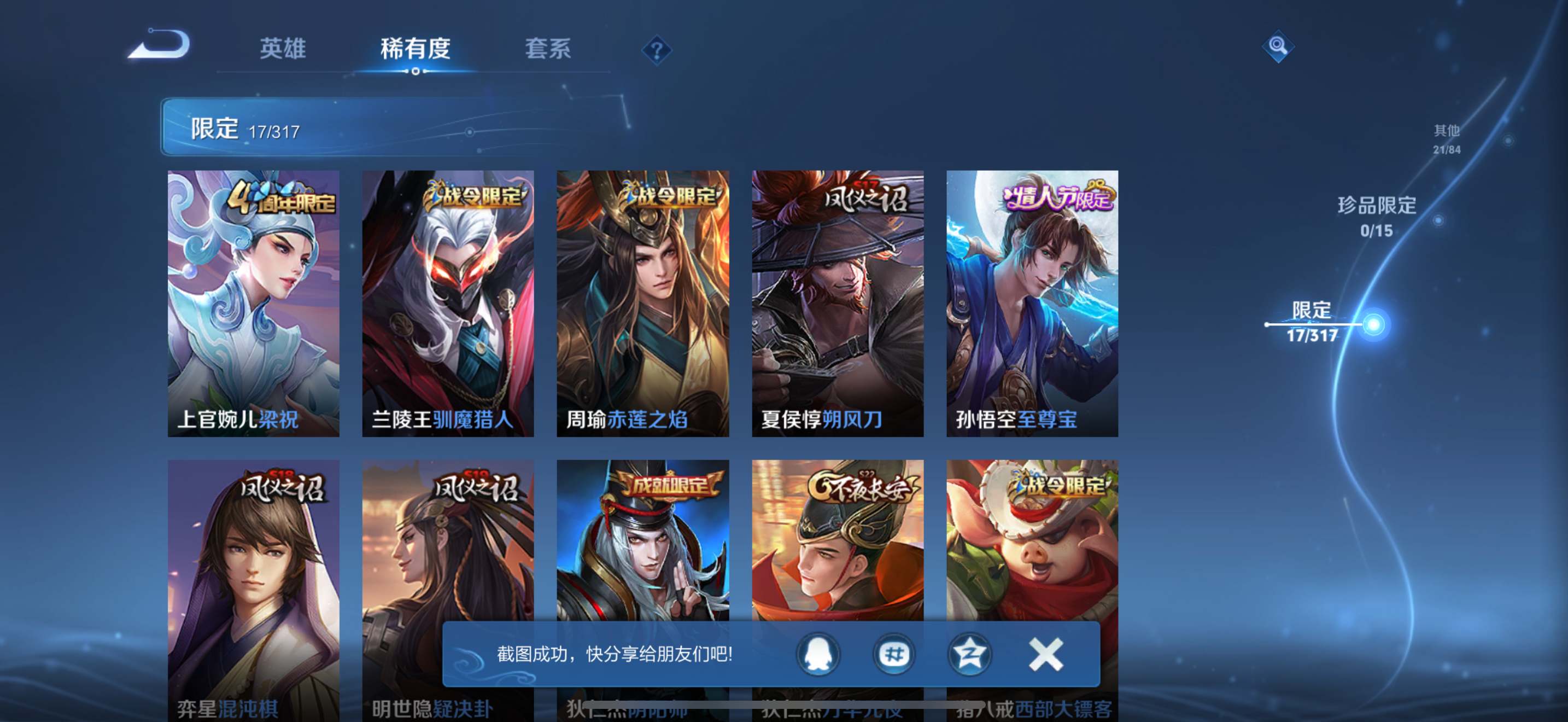Viewport: 1568px width, 722px height.
Task: Select 孙悟空 至尊宝 skin card
Action: click(x=1032, y=303)
